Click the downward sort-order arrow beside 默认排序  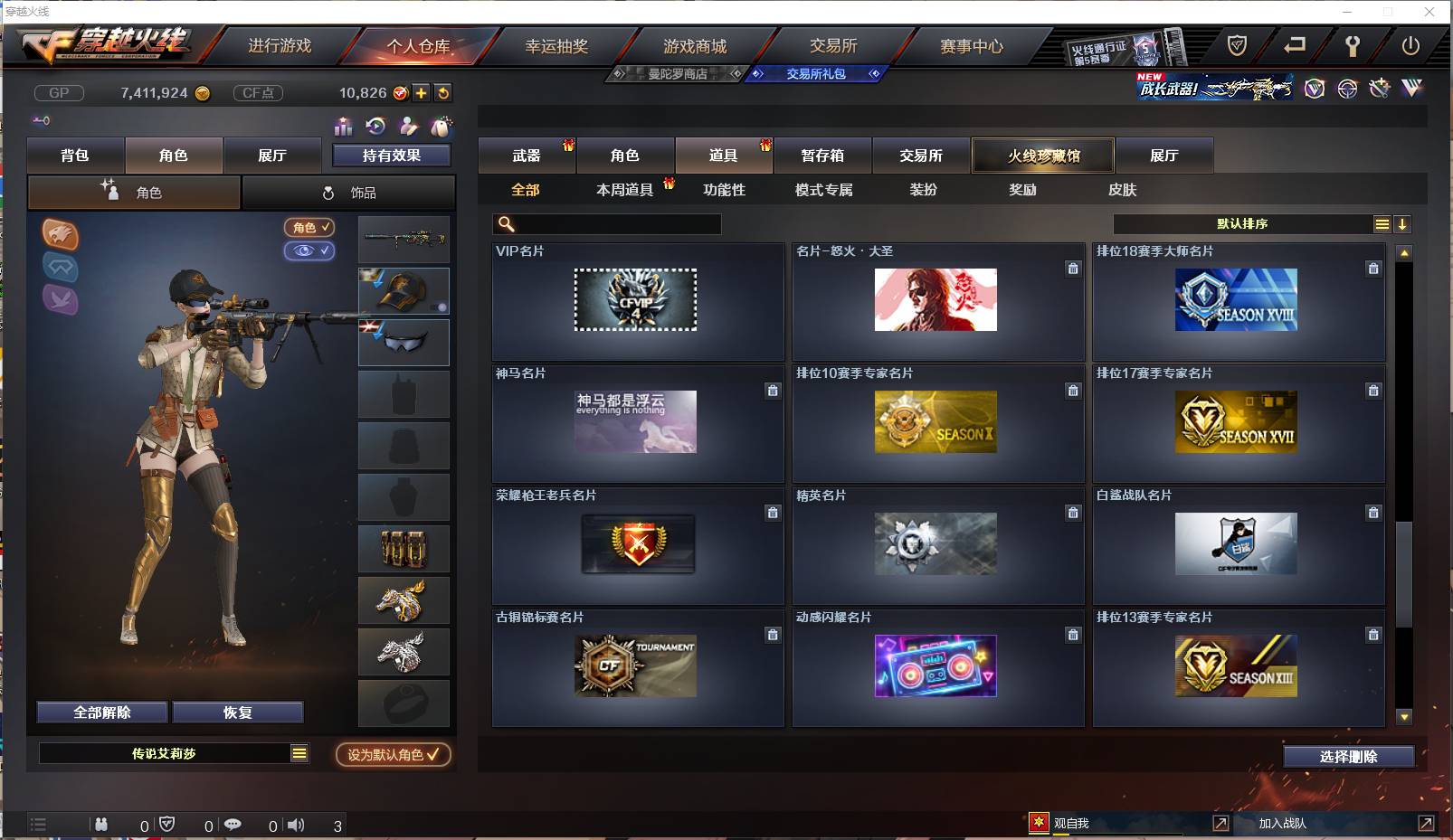pos(1402,223)
